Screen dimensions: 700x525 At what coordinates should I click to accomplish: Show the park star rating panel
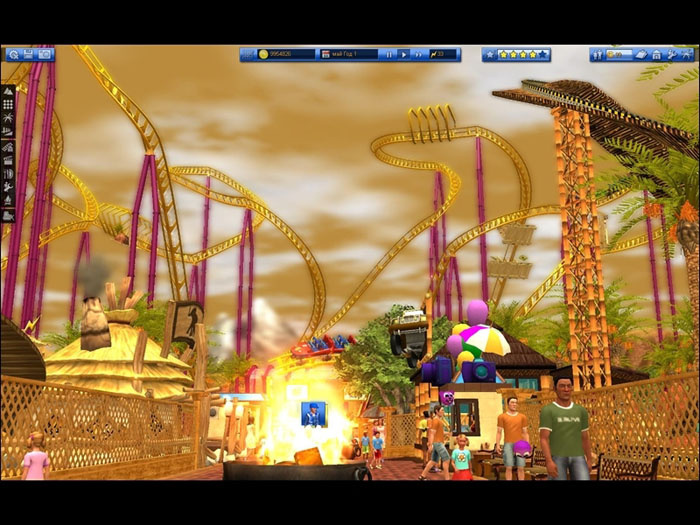(x=516, y=54)
